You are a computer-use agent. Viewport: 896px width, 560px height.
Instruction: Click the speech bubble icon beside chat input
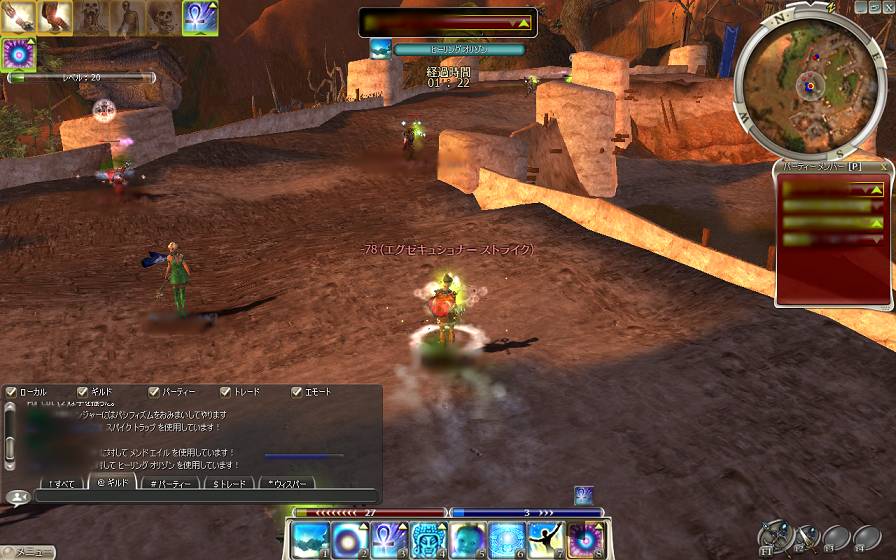click(x=16, y=497)
